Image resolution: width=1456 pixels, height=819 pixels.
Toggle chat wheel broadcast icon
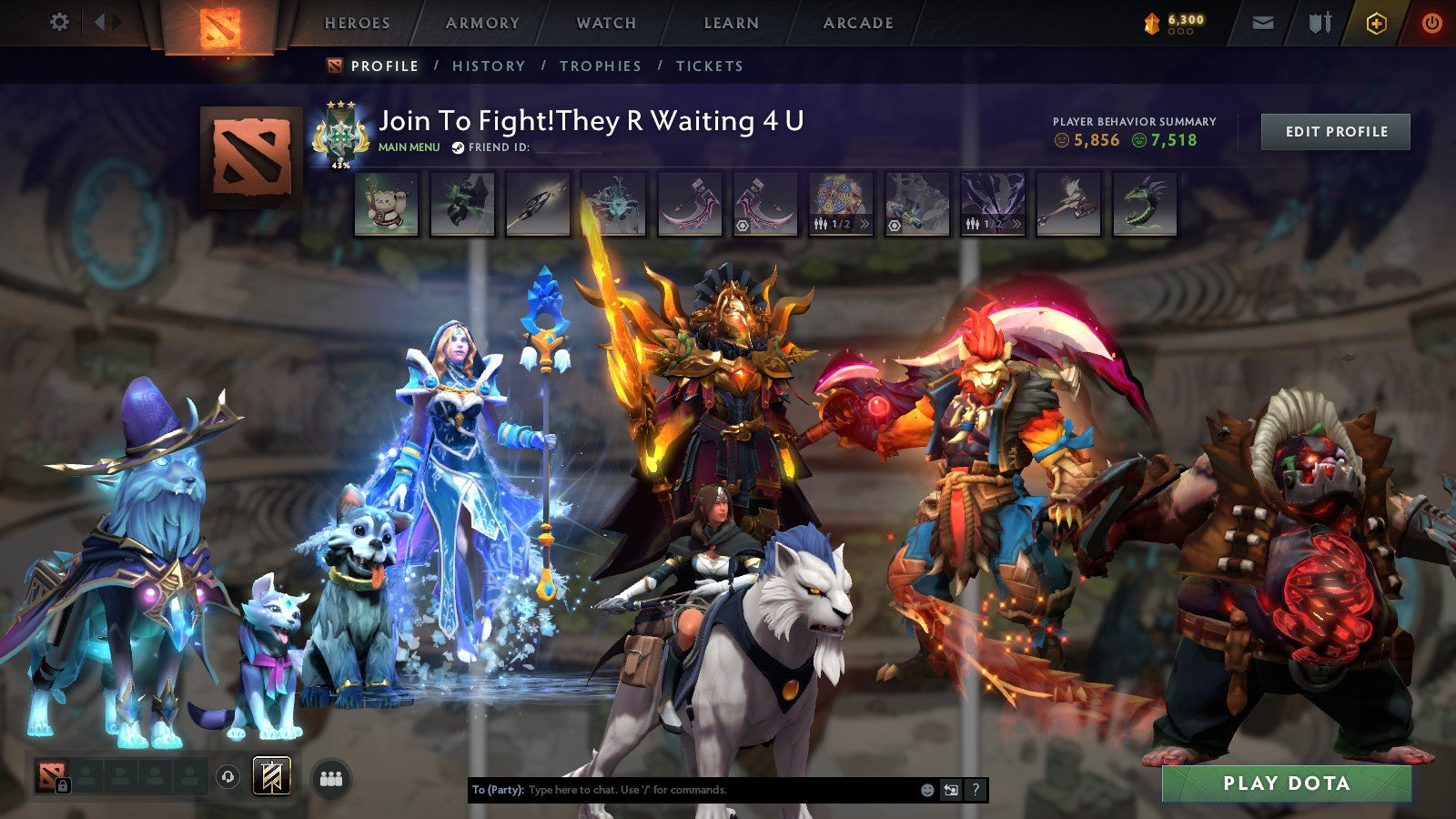point(950,791)
